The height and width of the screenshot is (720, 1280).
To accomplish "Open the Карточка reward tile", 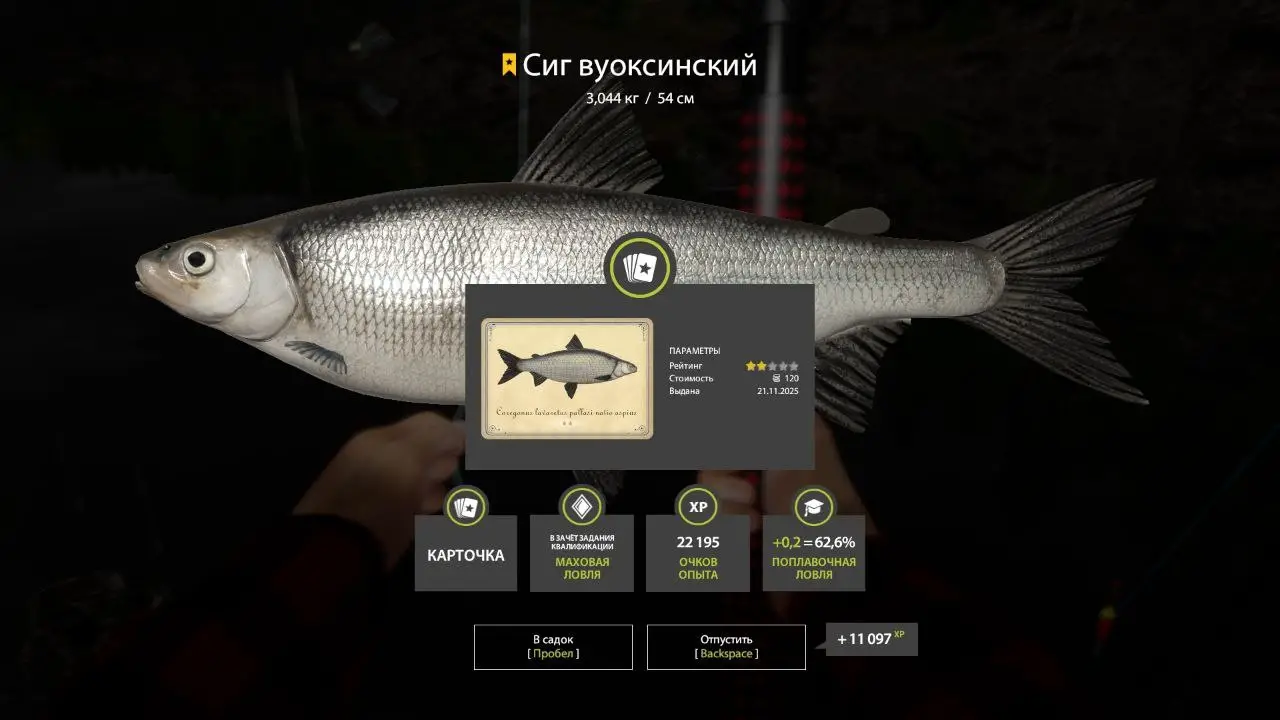I will [466, 554].
